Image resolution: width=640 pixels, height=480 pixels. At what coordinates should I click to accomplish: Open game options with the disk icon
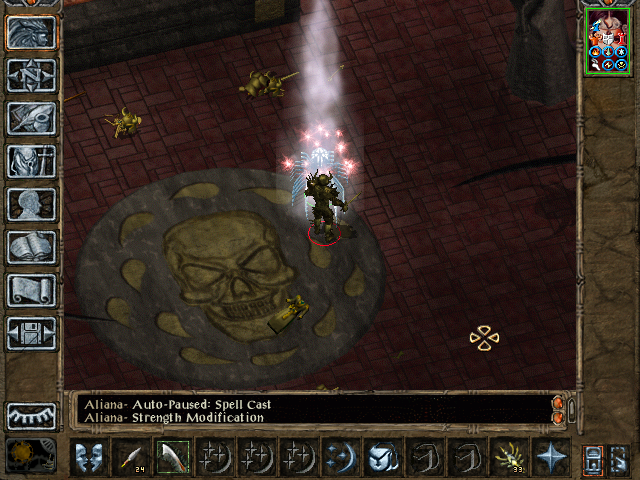coord(32,333)
